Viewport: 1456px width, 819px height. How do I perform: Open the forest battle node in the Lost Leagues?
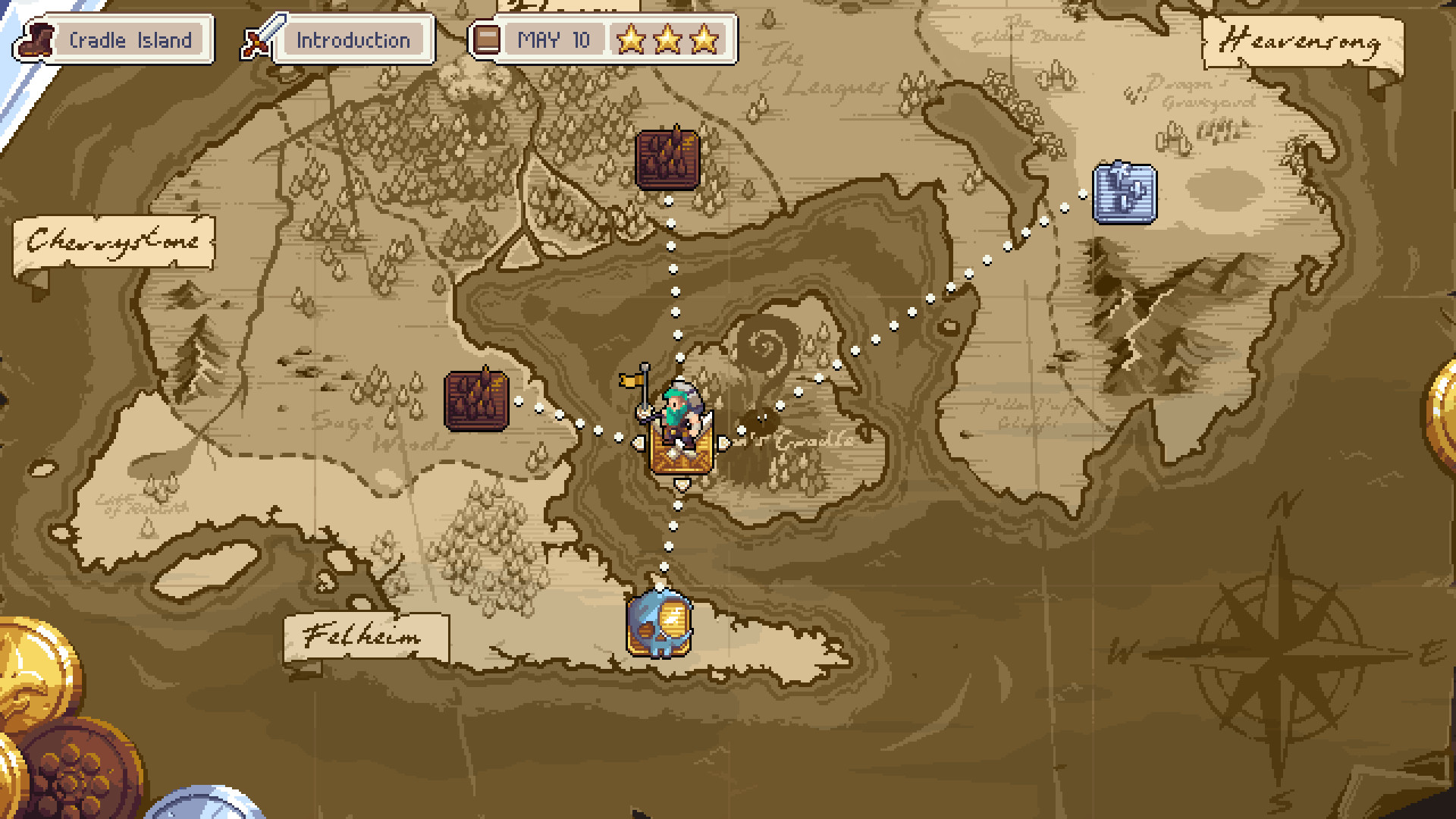point(667,158)
